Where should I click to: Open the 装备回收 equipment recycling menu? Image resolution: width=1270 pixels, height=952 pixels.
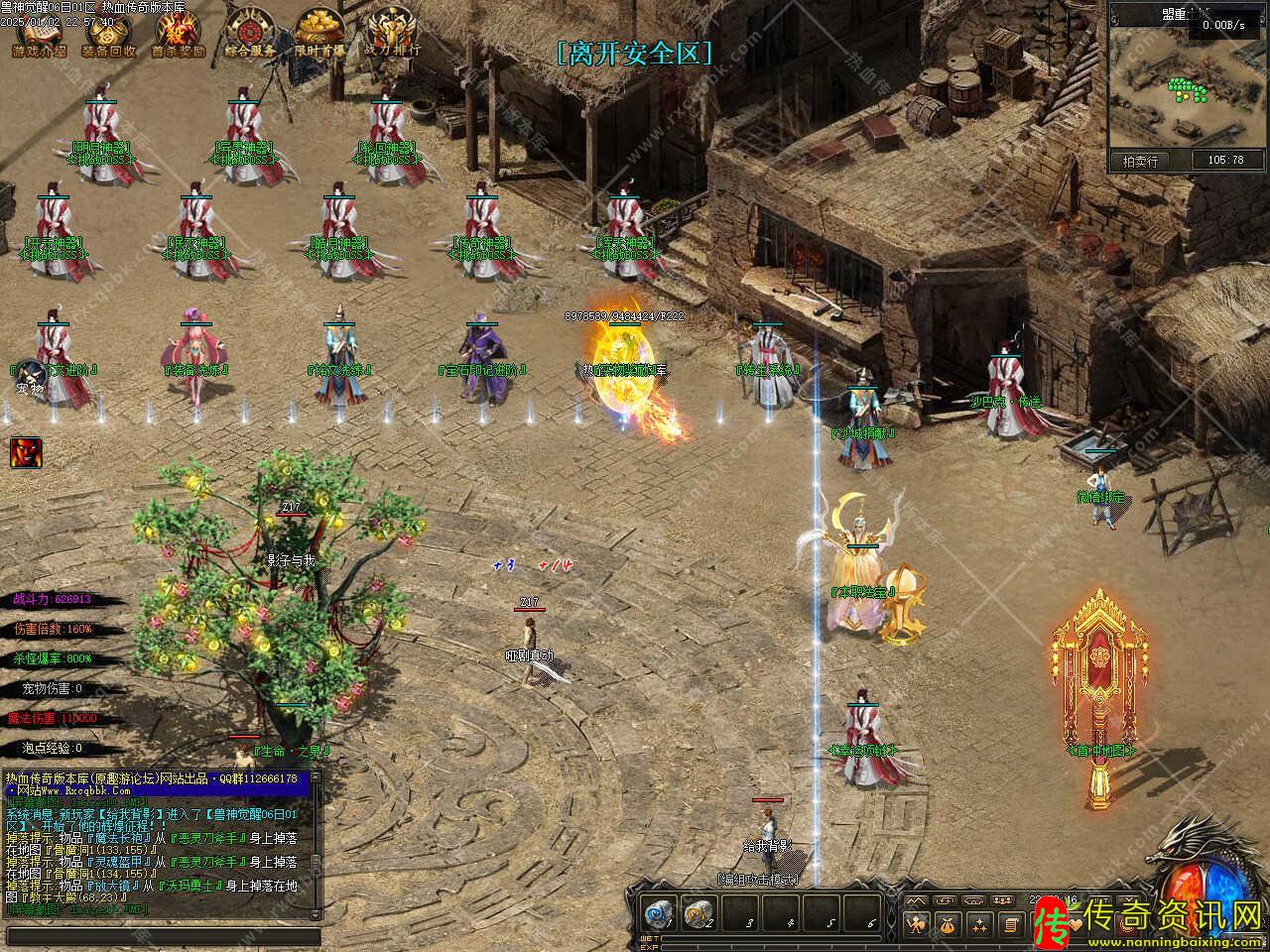point(109,36)
